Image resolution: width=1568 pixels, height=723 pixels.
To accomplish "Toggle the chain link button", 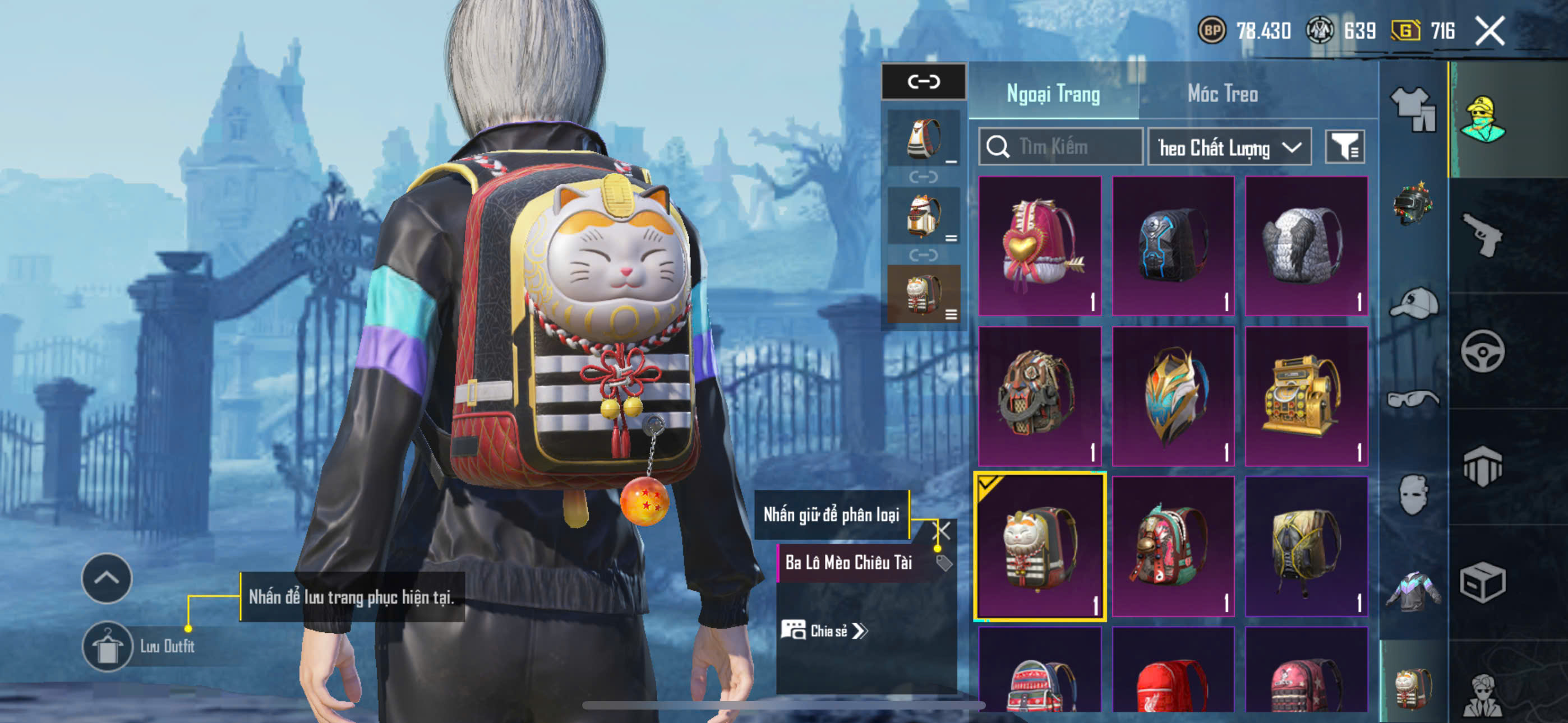I will click(924, 82).
